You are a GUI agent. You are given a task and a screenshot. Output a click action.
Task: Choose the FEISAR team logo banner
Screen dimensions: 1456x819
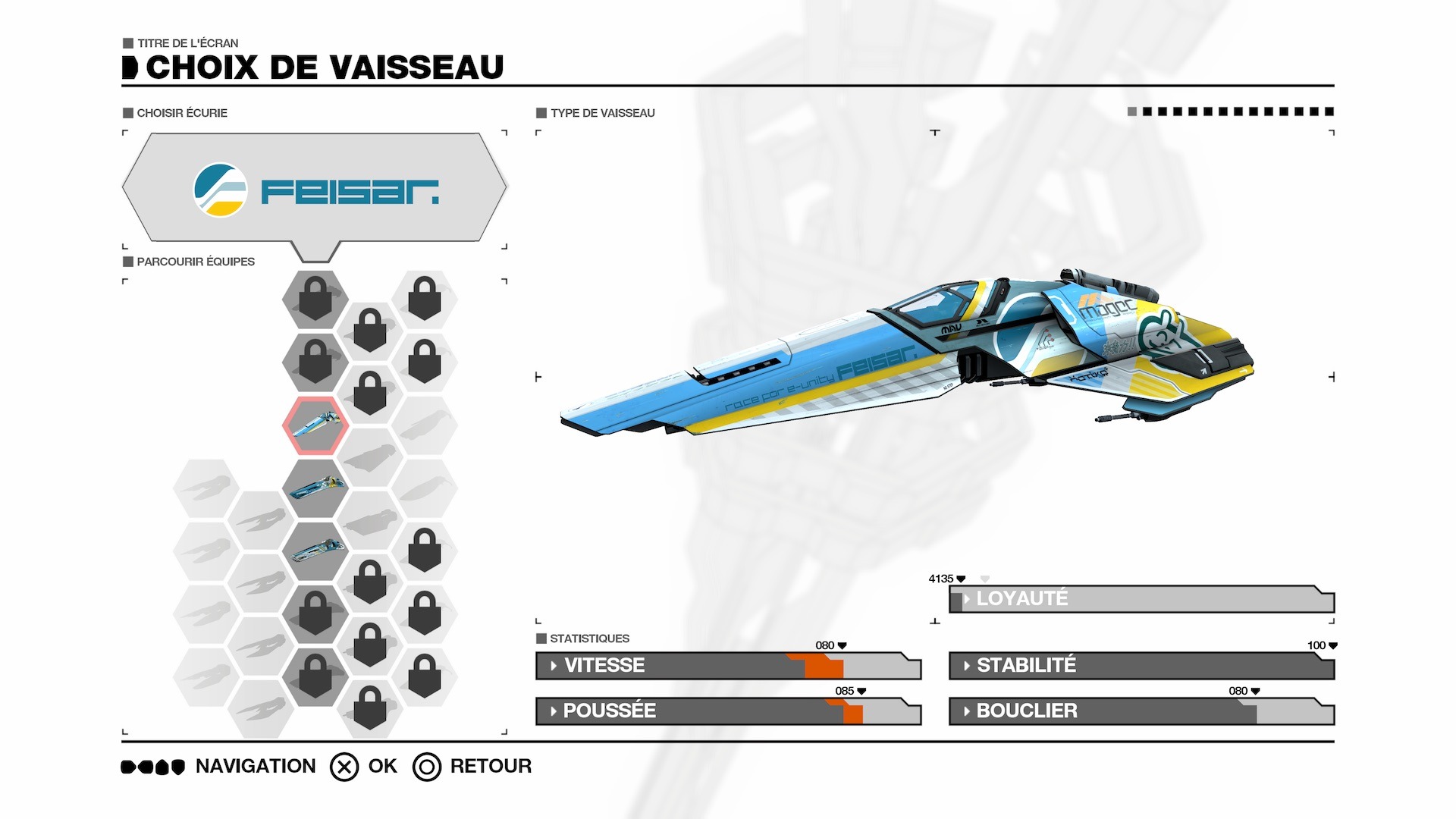click(x=315, y=189)
